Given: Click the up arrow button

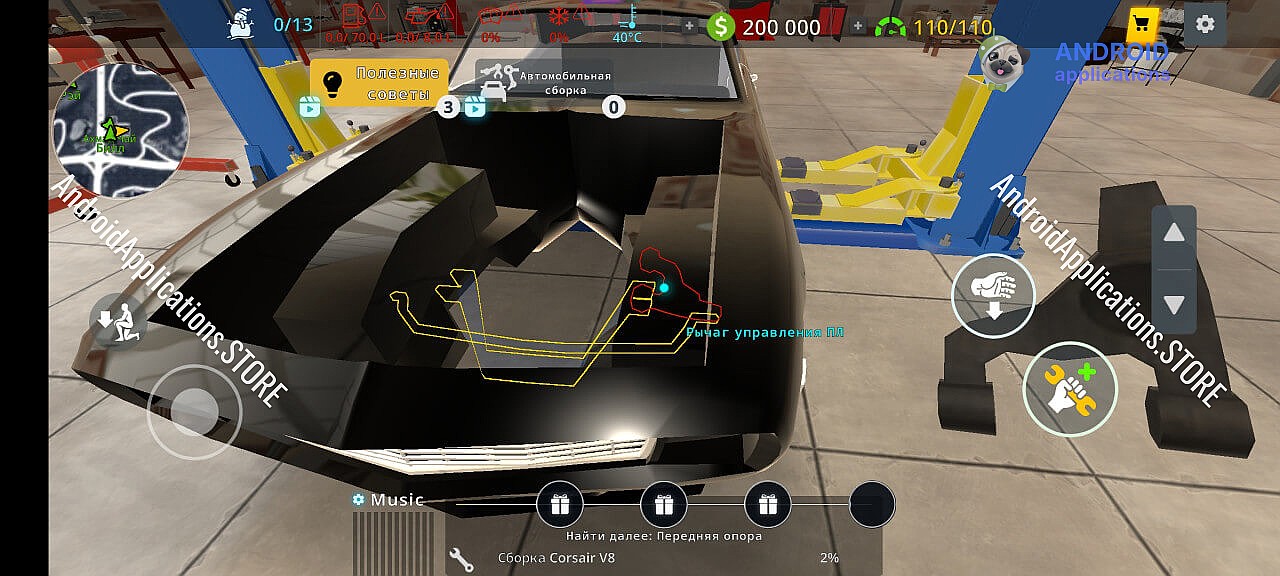Looking at the screenshot, I should [x=1174, y=234].
